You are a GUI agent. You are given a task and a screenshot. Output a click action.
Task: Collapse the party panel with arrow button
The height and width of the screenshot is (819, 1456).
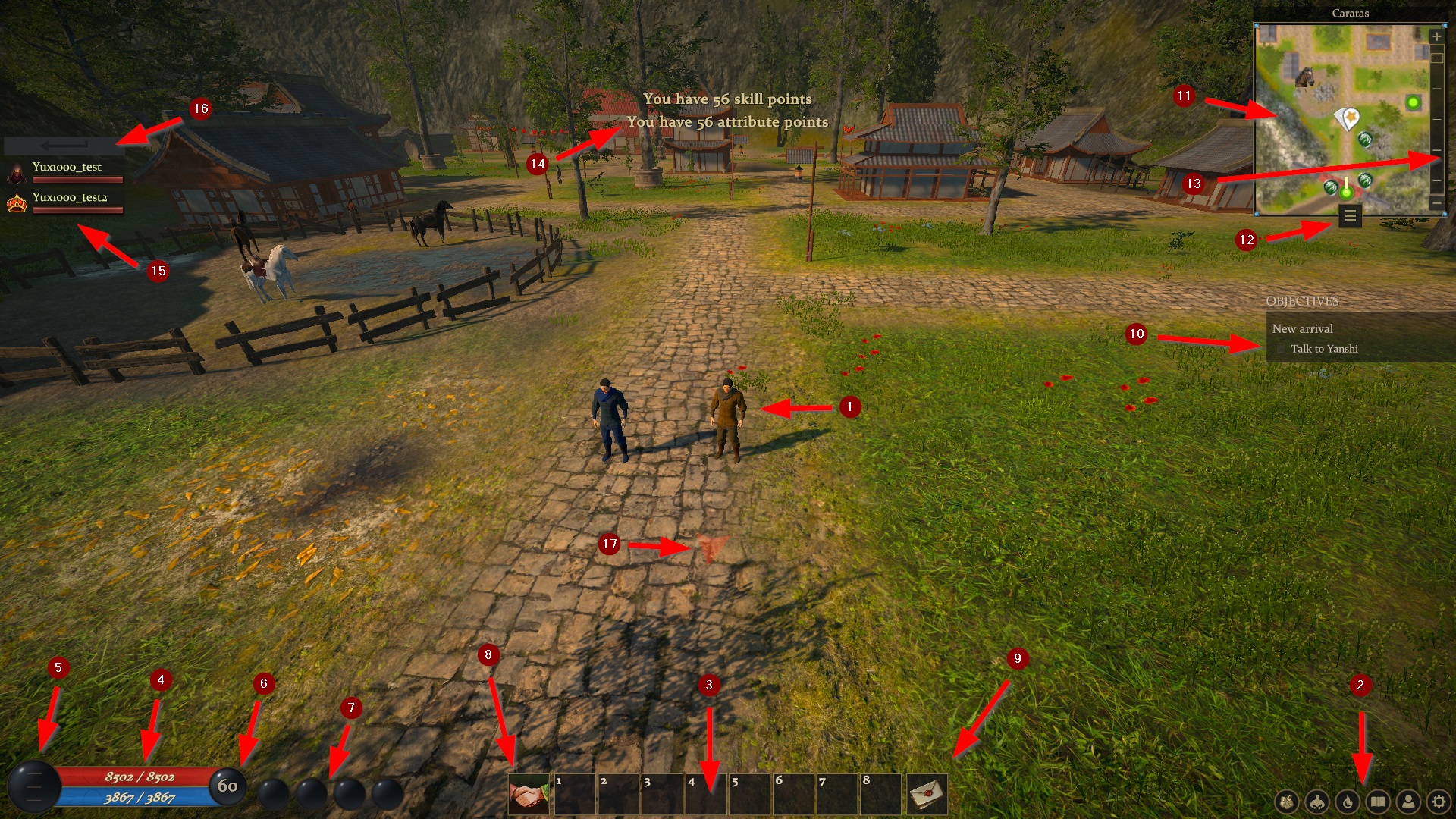pos(64,145)
